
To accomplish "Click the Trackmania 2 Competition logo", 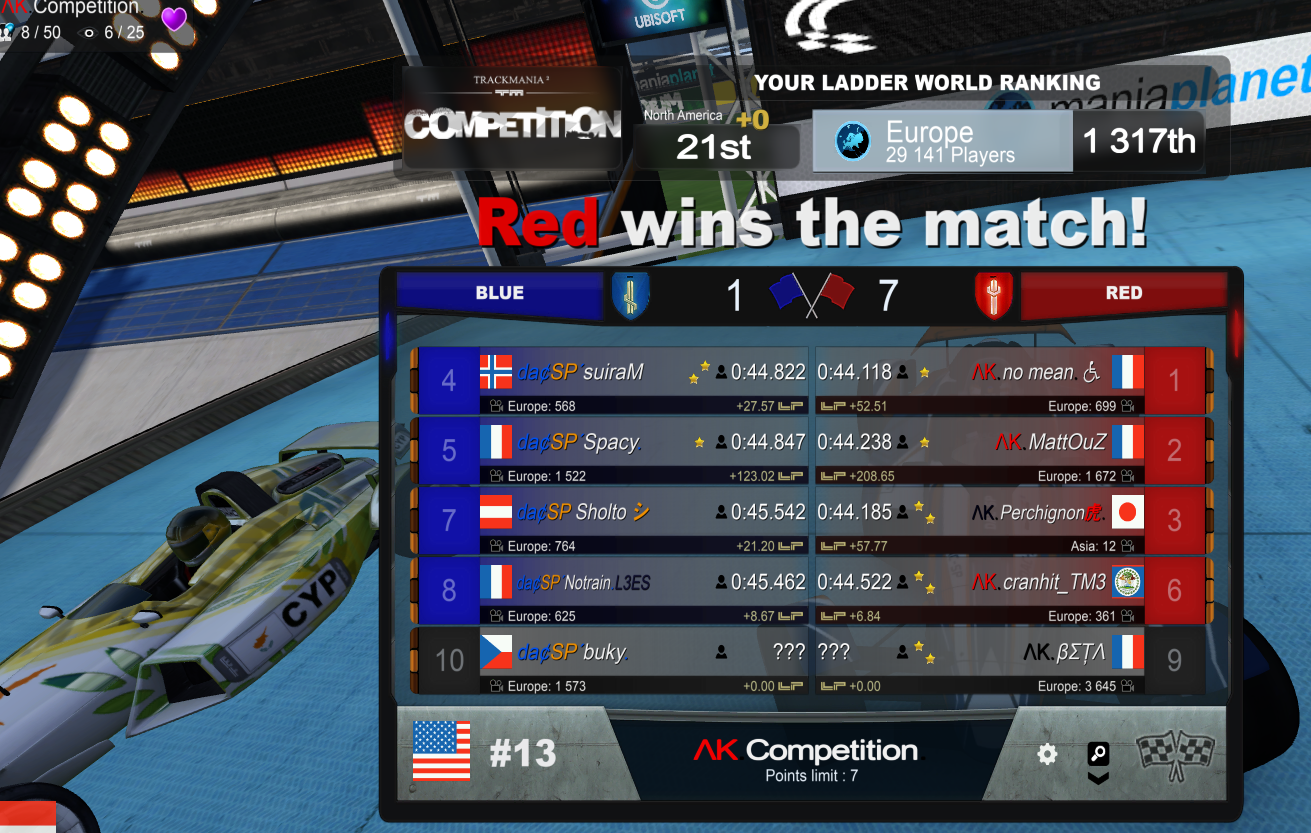I will (x=512, y=119).
